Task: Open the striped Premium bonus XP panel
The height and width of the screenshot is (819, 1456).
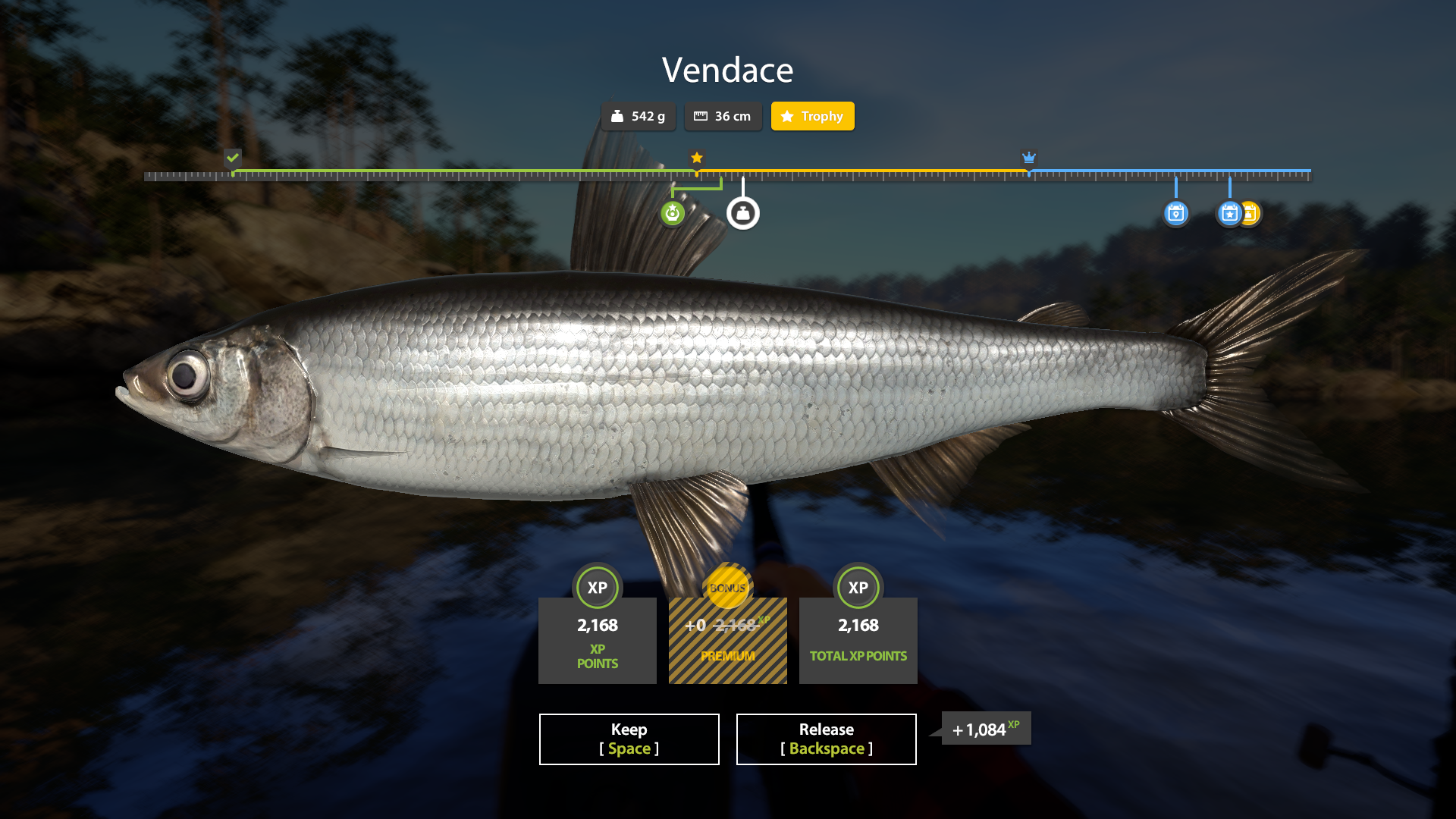Action: click(x=727, y=640)
